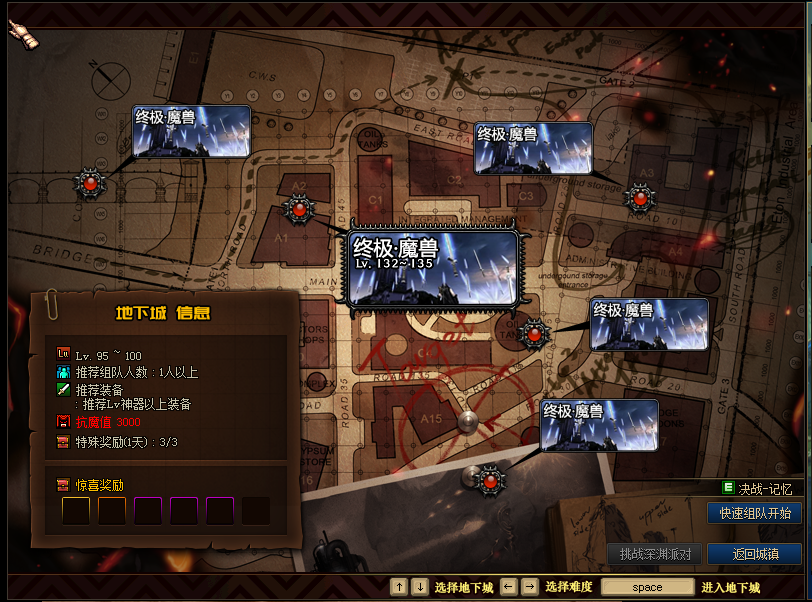Return to town via 返回城镇
Image resolution: width=812 pixels, height=602 pixels.
coord(754,554)
